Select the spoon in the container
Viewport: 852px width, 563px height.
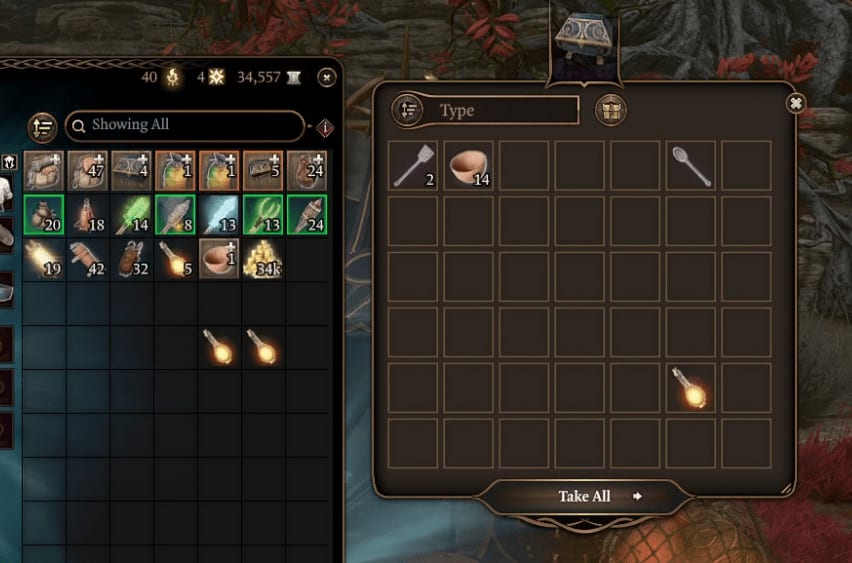pos(691,166)
